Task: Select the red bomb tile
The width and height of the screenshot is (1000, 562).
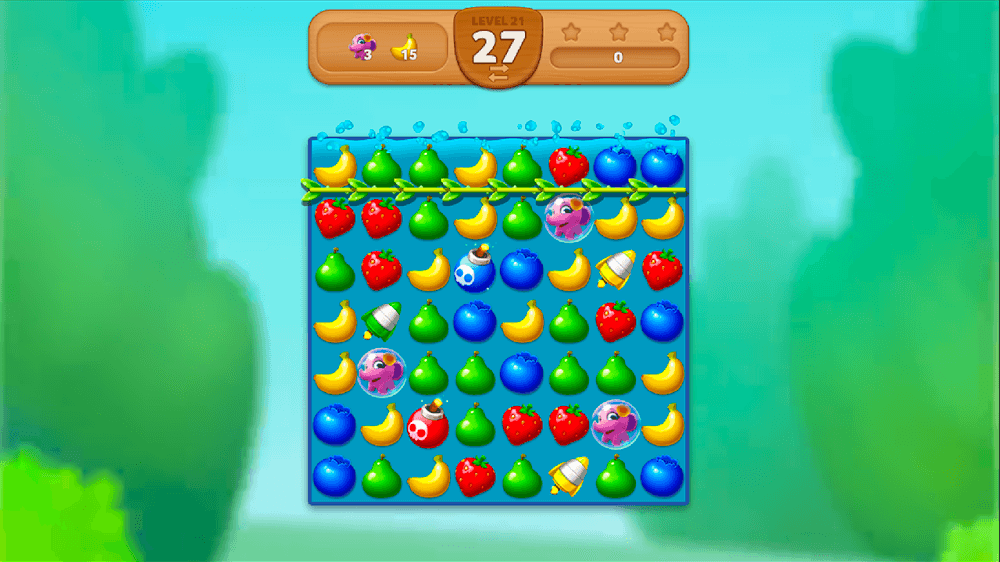Action: tap(428, 424)
